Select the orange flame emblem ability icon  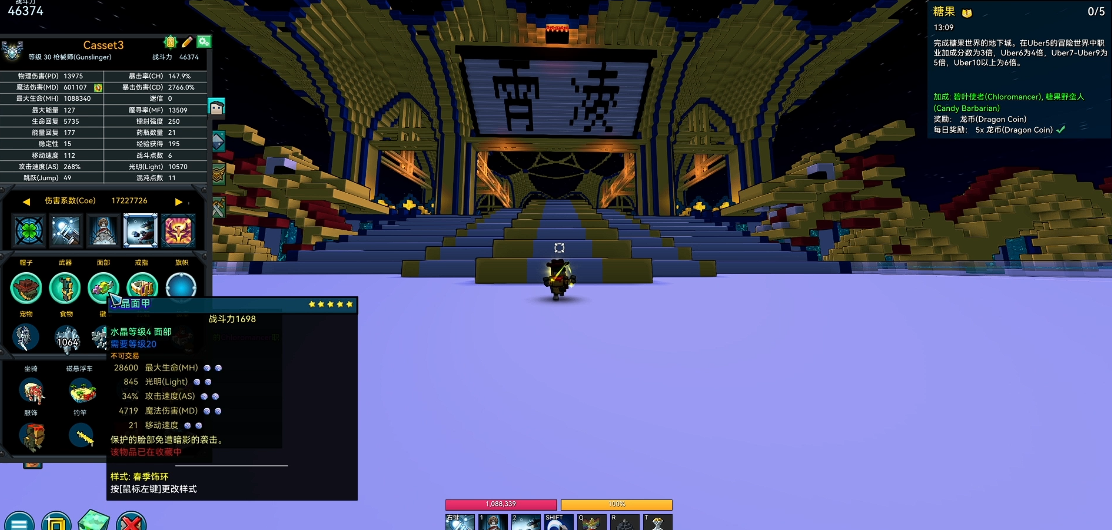[178, 231]
